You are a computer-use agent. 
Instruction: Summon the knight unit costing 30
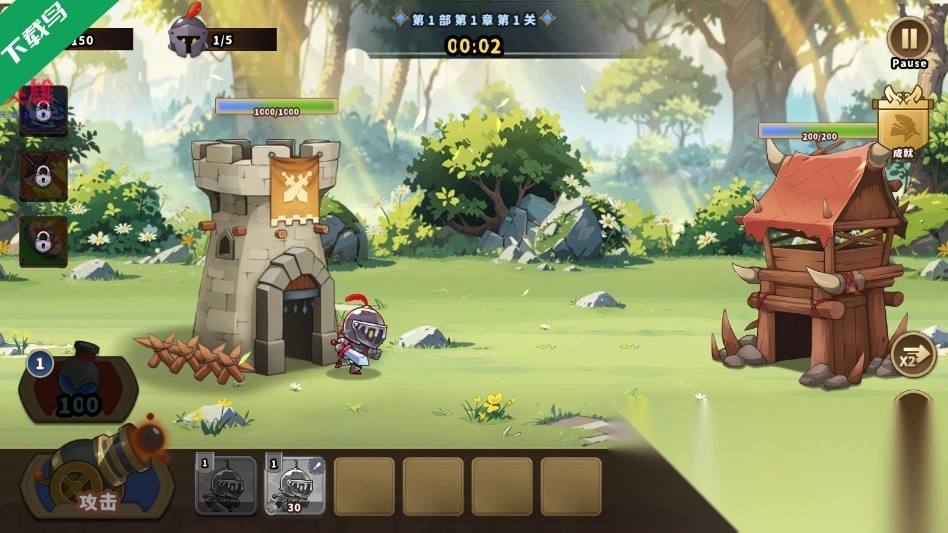[294, 485]
